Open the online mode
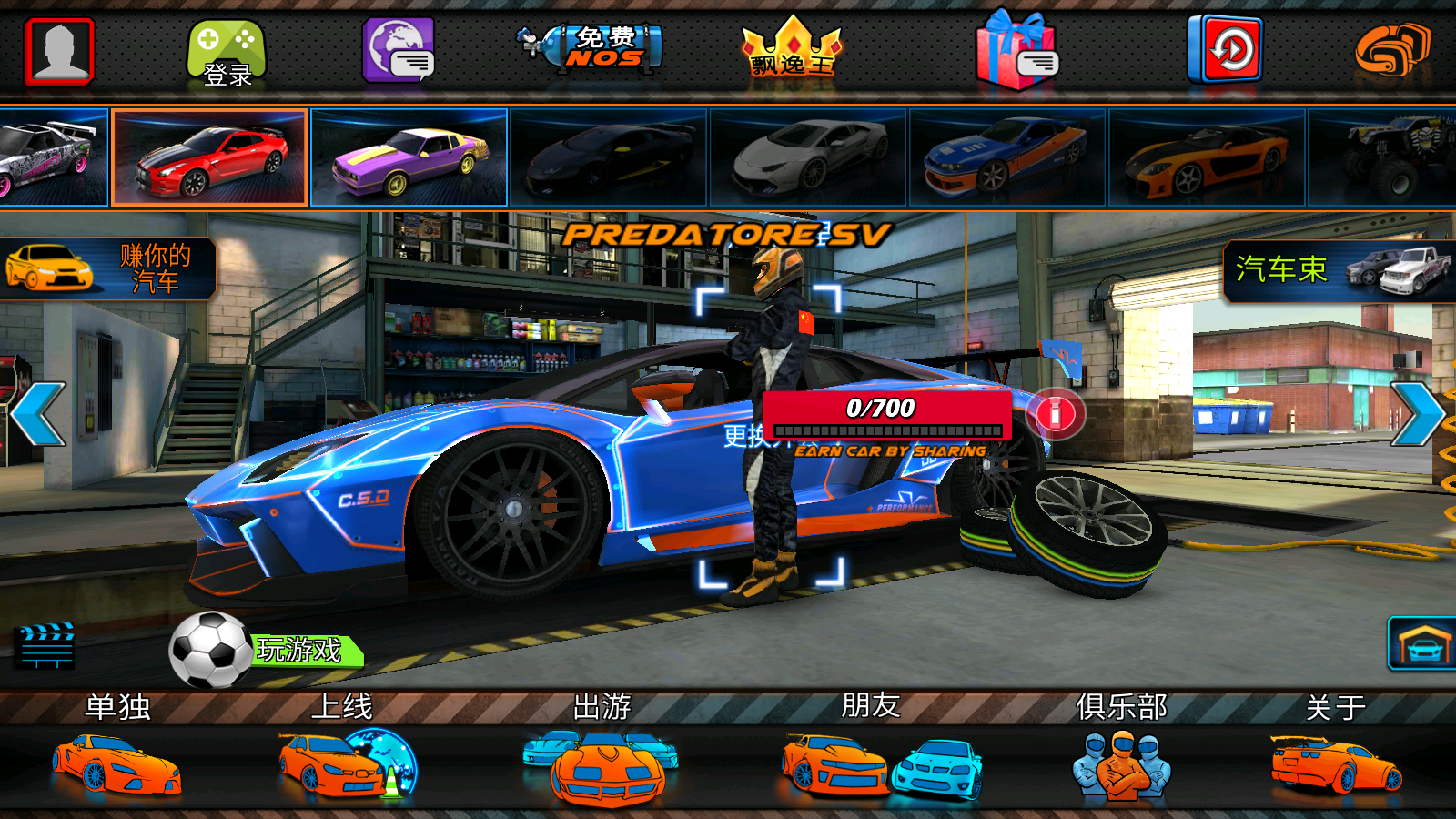 coord(346,751)
